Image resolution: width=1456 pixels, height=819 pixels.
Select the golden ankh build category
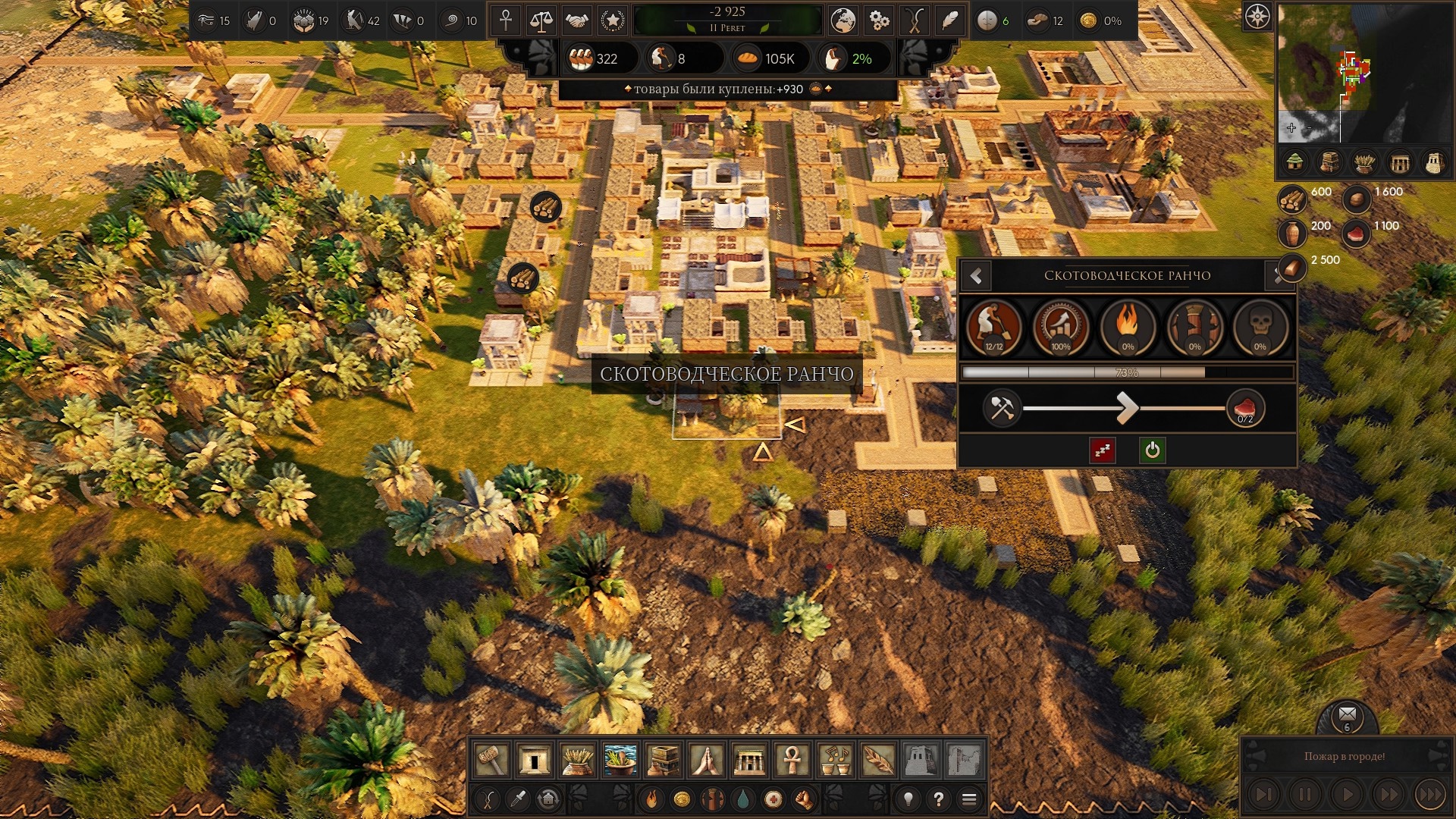click(x=792, y=759)
